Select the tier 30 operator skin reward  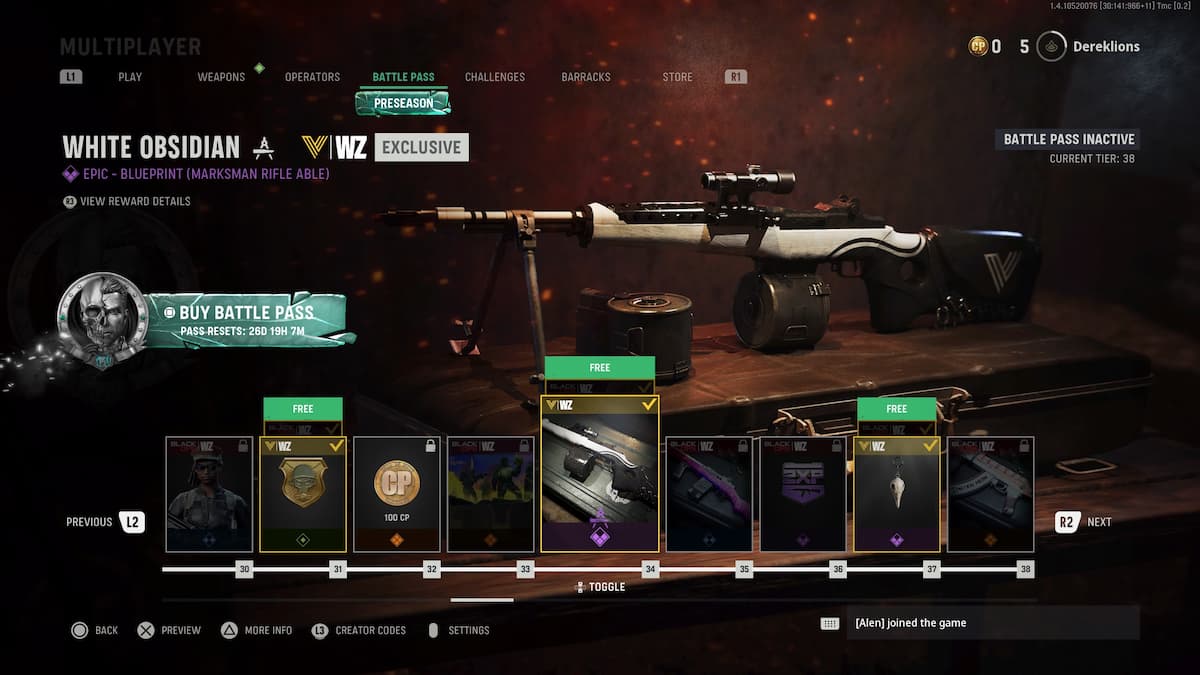[209, 494]
